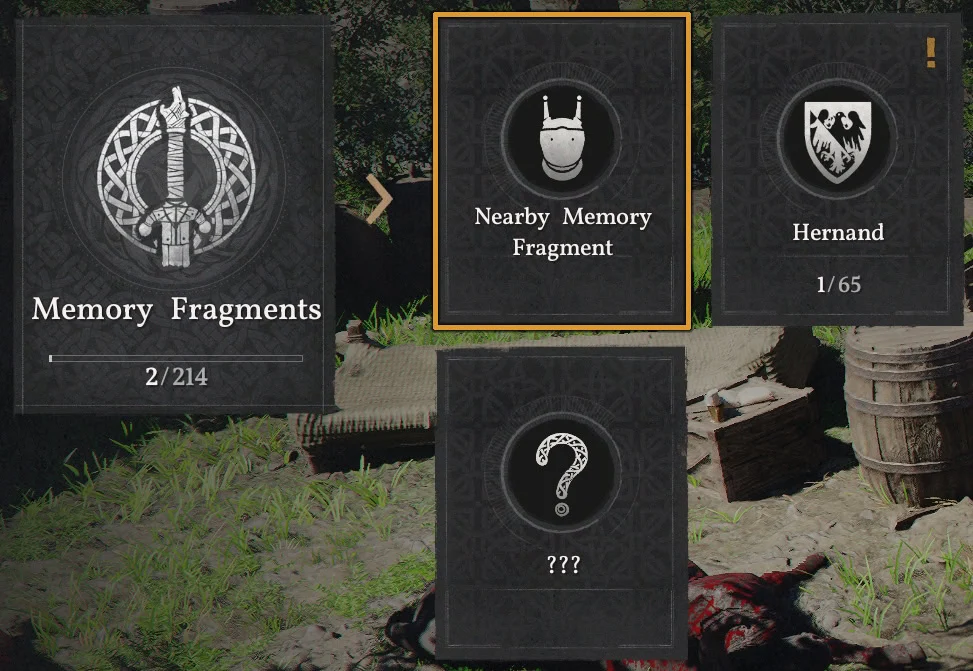Click the orange exclamation mark on Hernand
The width and height of the screenshot is (973, 671).
pyautogui.click(x=931, y=52)
